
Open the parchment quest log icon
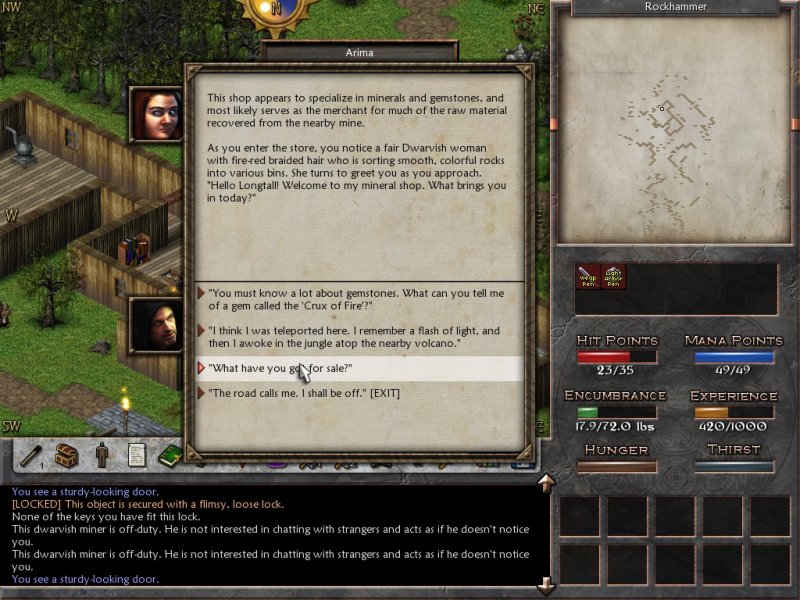pos(136,456)
